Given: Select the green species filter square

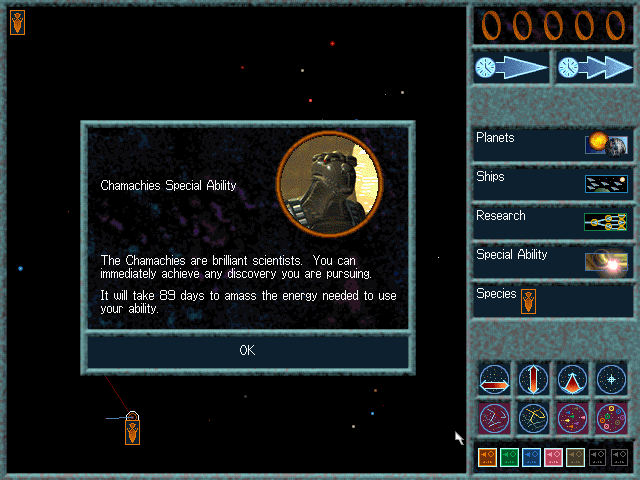Looking at the screenshot, I should (509, 458).
